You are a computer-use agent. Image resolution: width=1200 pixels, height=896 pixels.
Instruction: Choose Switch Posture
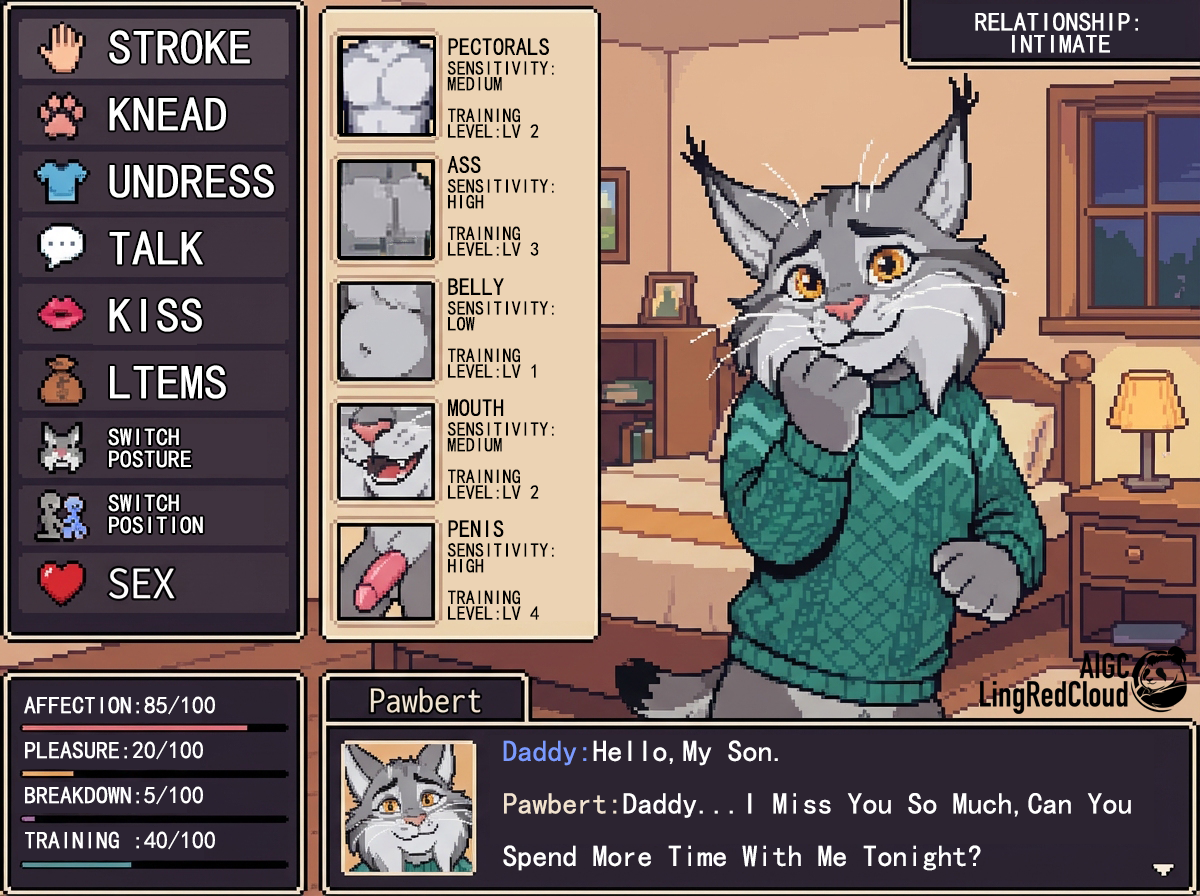[154, 448]
